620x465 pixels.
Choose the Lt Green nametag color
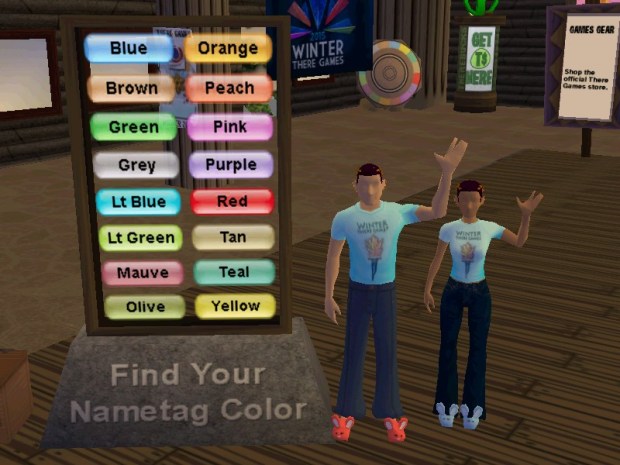[x=140, y=238]
